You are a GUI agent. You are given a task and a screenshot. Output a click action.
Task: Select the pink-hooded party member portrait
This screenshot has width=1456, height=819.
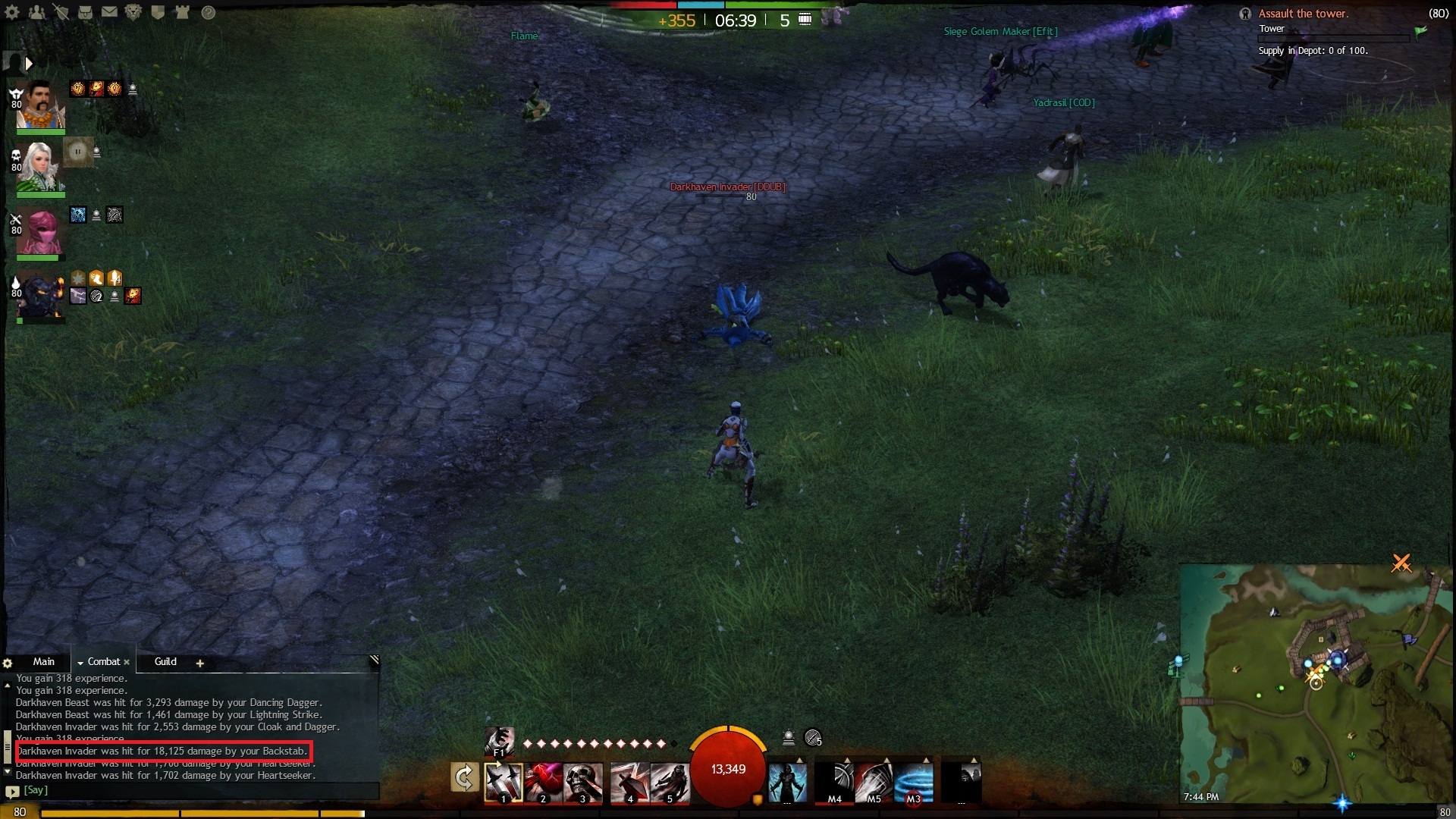point(41,231)
